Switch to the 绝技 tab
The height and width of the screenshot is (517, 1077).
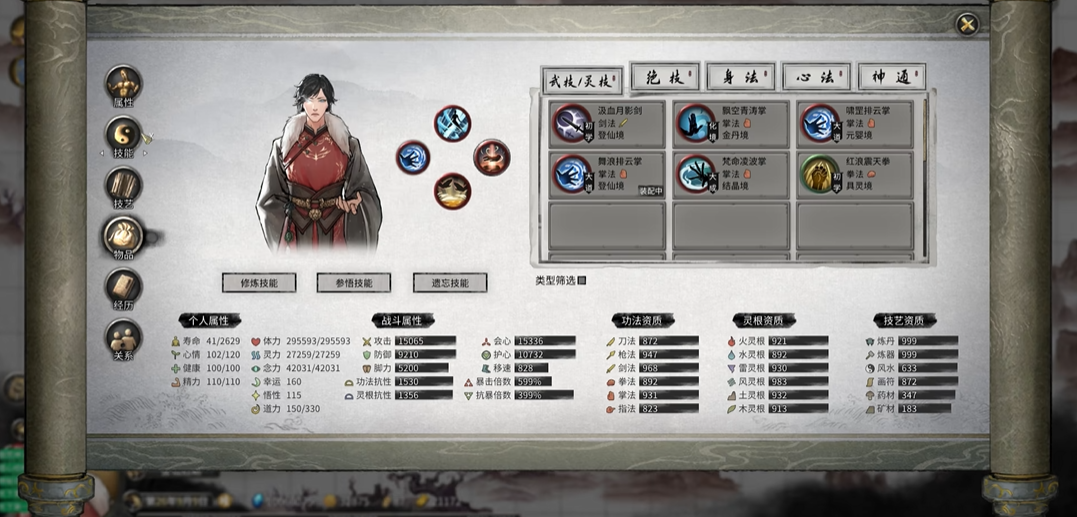coord(664,77)
